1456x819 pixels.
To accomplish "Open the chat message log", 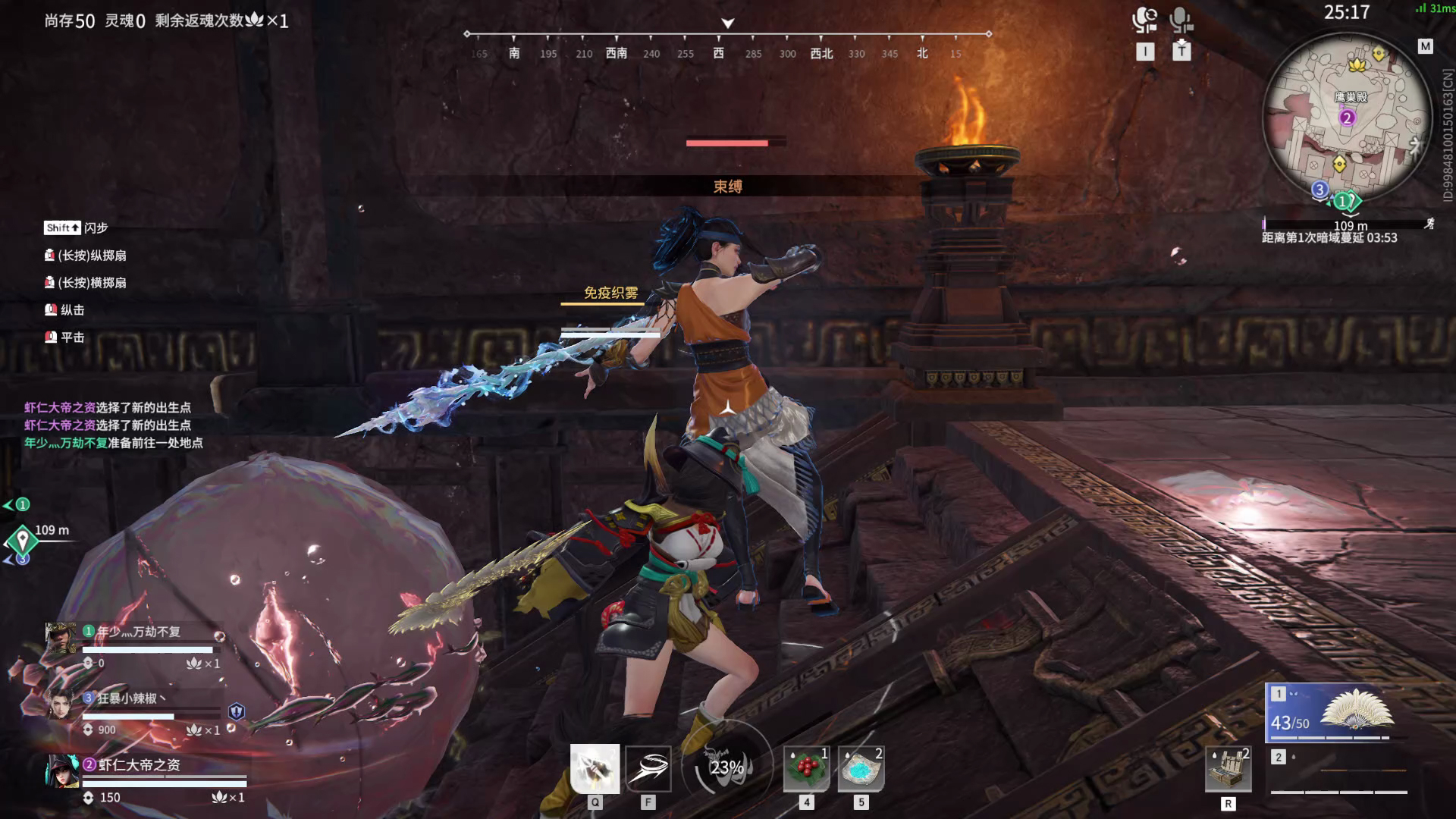I will click(x=114, y=425).
